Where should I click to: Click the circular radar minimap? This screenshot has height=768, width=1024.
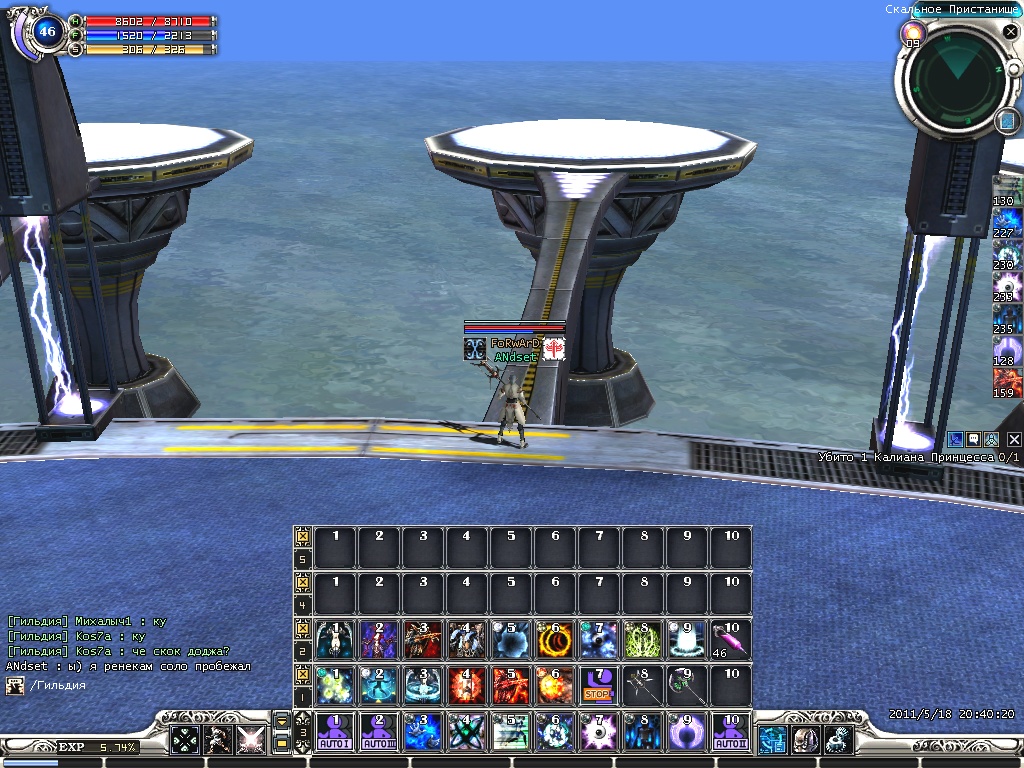957,79
